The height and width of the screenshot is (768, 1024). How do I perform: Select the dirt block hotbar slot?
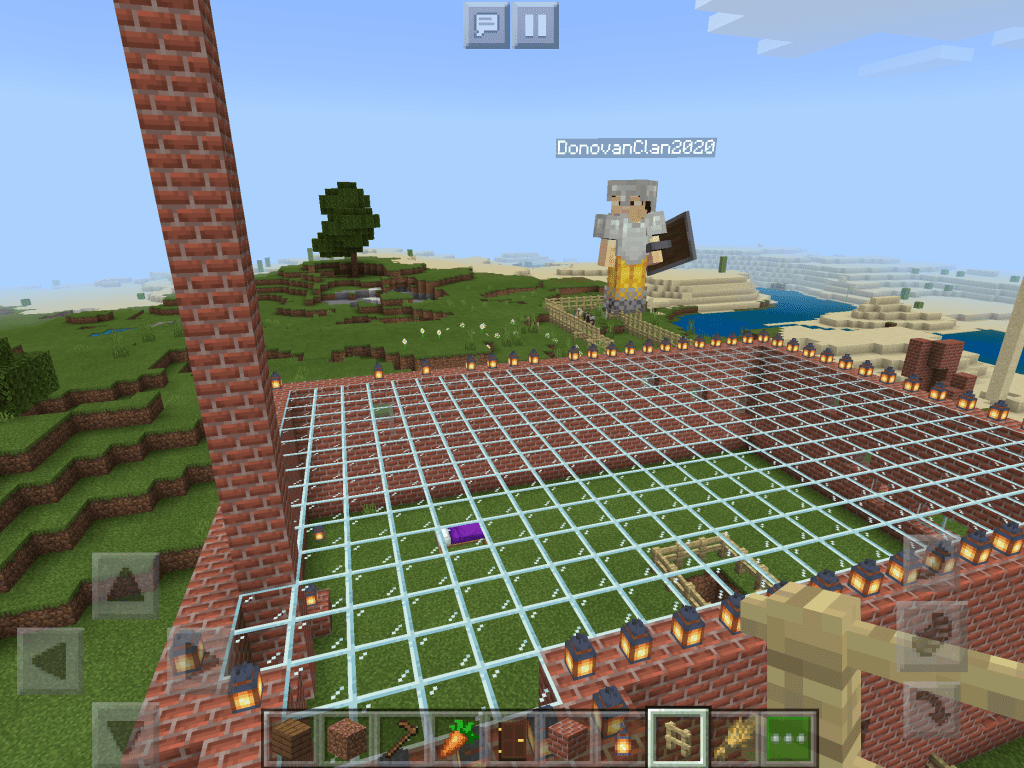click(345, 738)
